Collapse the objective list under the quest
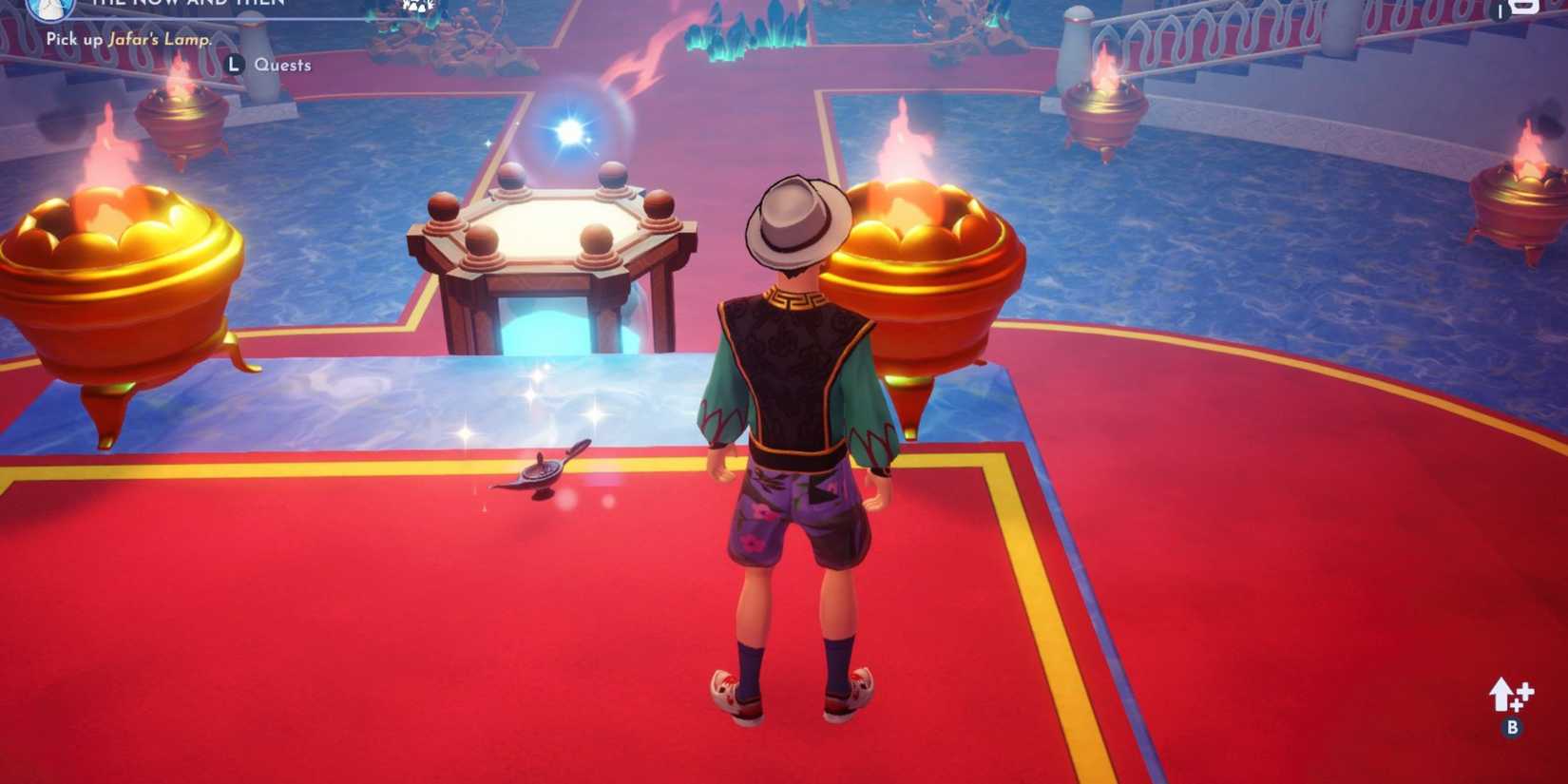The height and width of the screenshot is (784, 1568). 128,40
